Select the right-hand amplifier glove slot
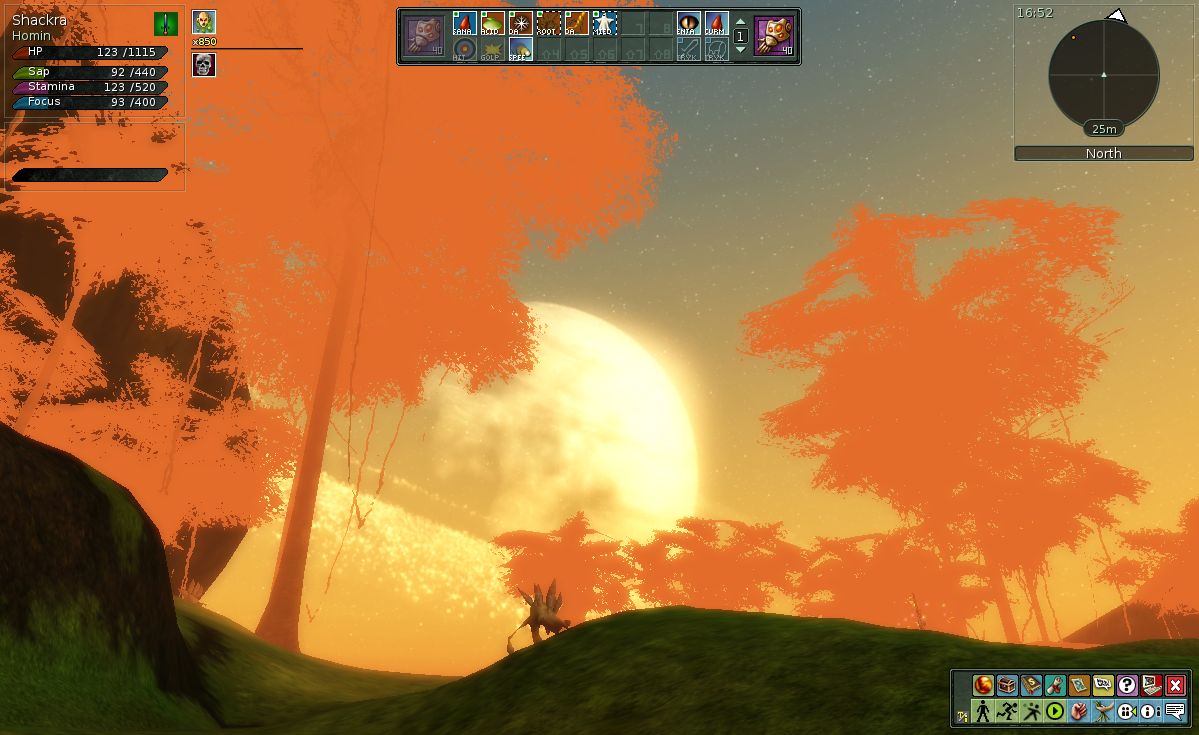 click(x=774, y=35)
